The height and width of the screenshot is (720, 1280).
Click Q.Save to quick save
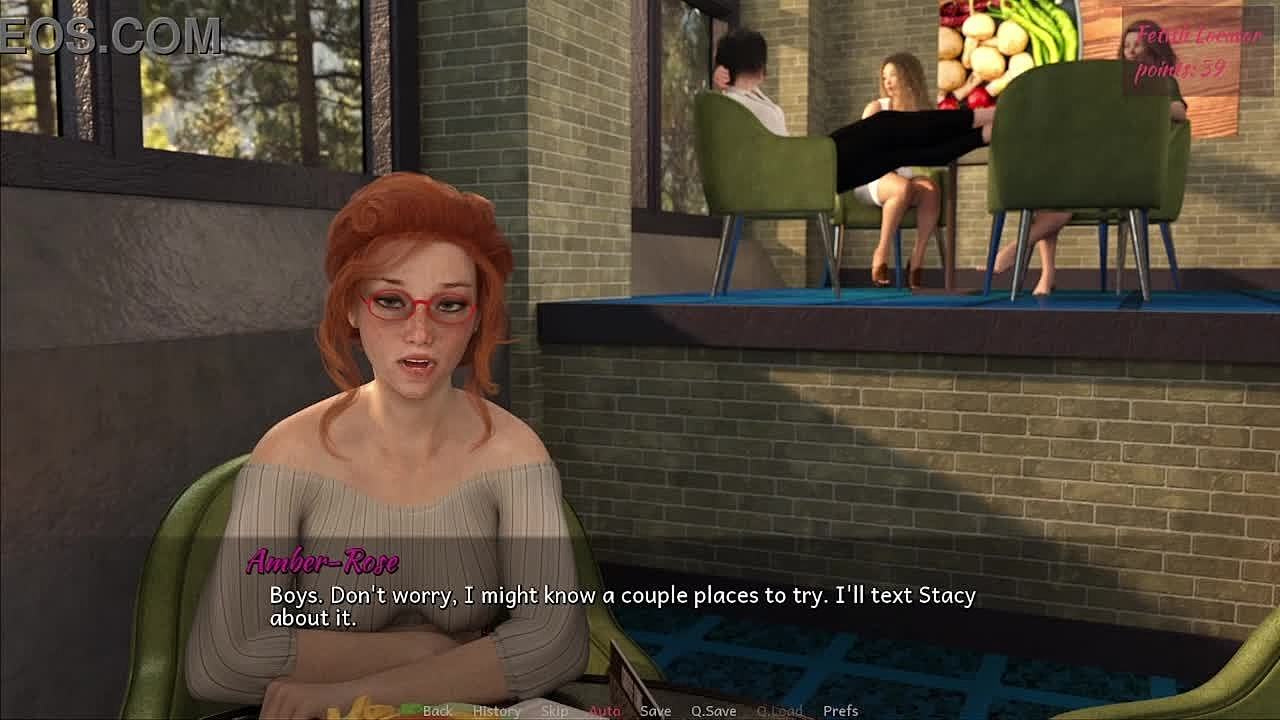click(x=714, y=711)
